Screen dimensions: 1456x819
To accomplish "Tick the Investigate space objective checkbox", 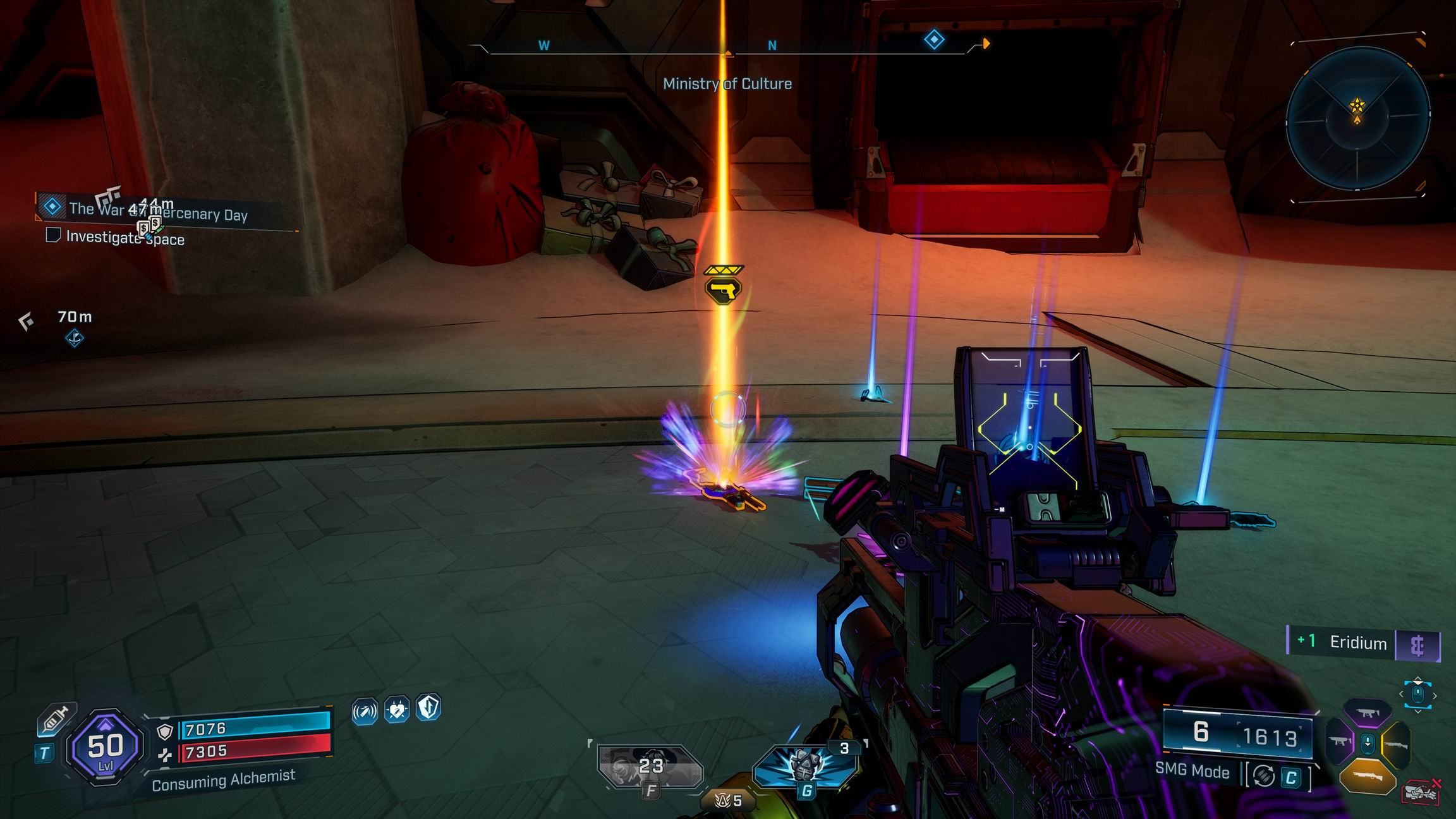I will click(x=53, y=236).
